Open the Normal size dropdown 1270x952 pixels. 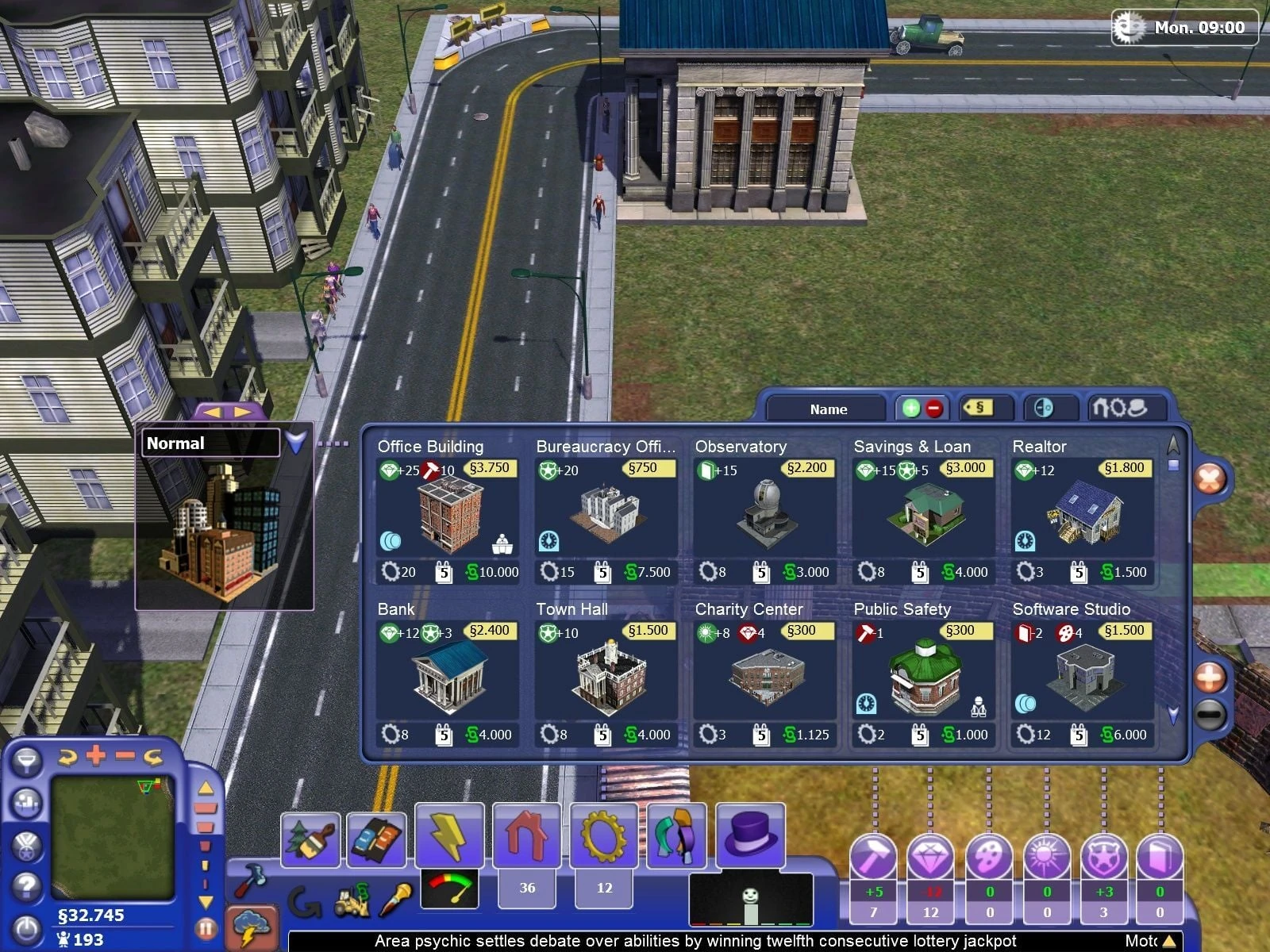(296, 443)
